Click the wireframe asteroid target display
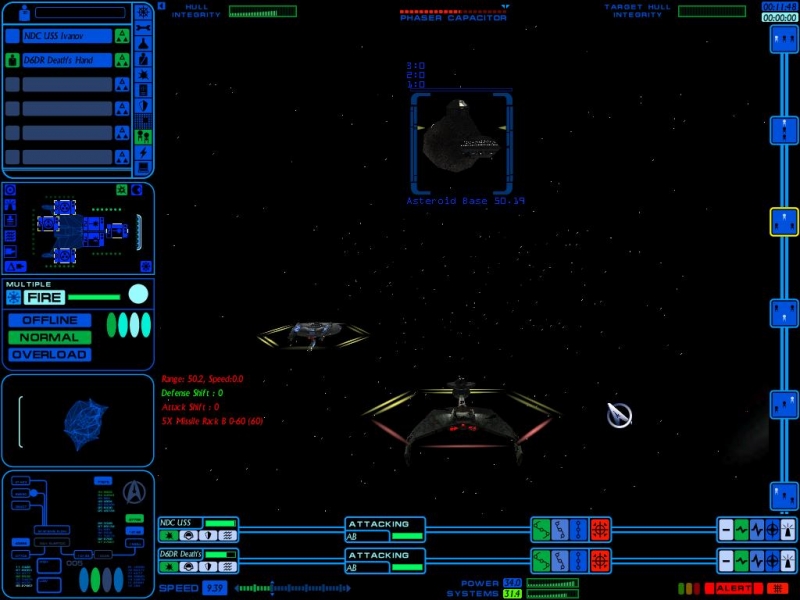800x600 pixels. tap(76, 421)
